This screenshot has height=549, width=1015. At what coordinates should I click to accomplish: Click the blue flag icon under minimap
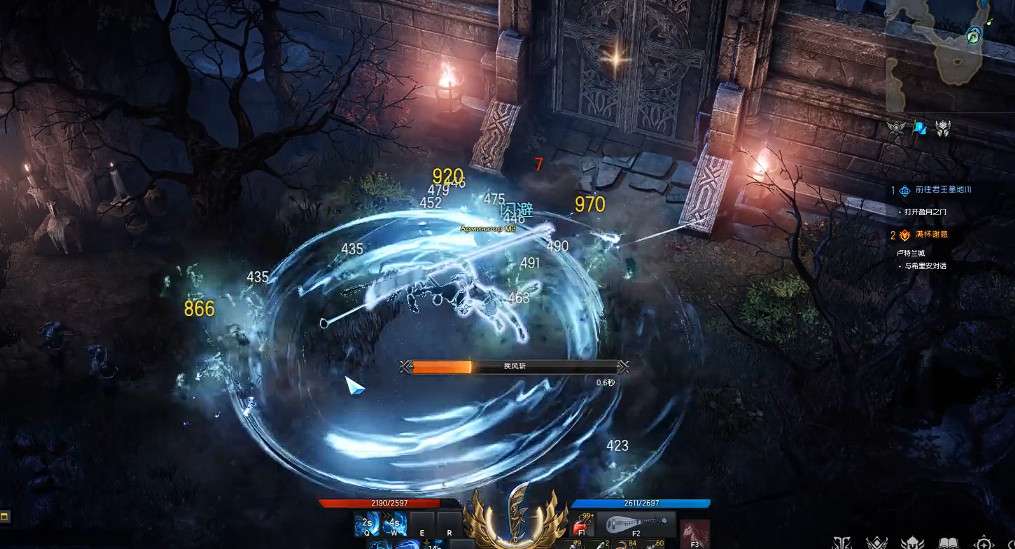point(919,128)
